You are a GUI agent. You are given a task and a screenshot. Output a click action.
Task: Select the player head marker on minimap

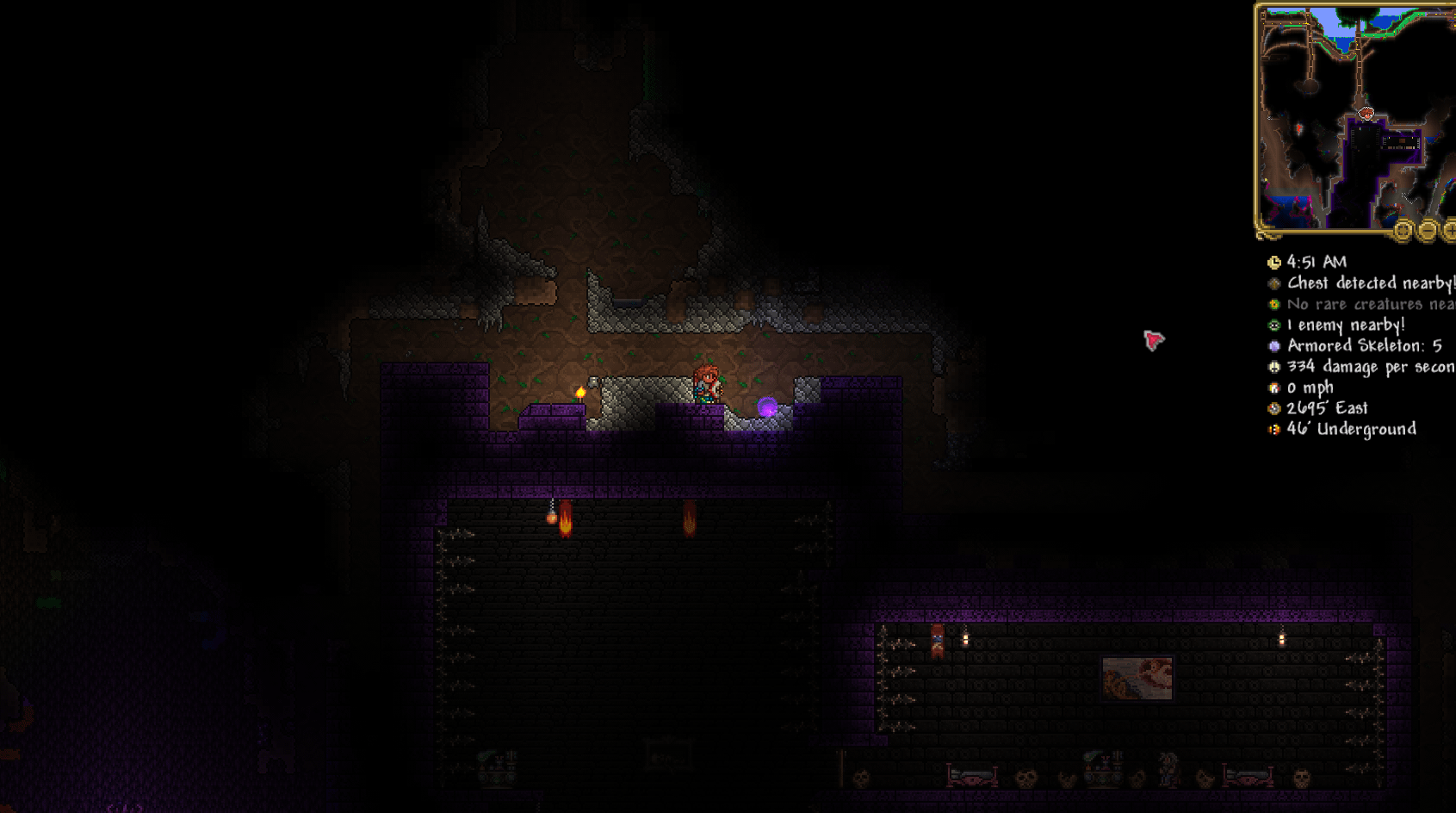[1366, 113]
